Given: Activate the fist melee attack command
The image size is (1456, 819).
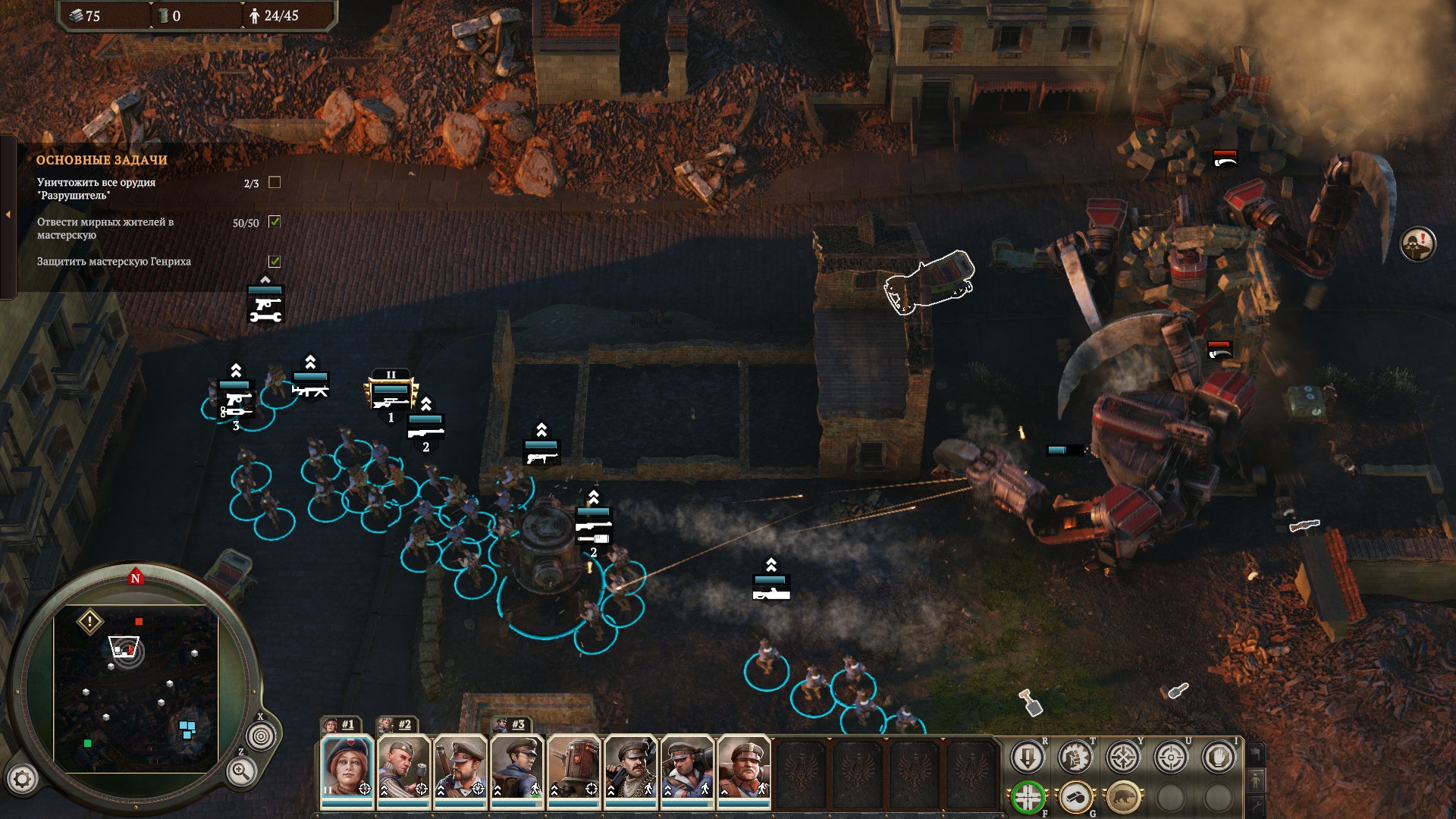Looking at the screenshot, I should 1075,758.
